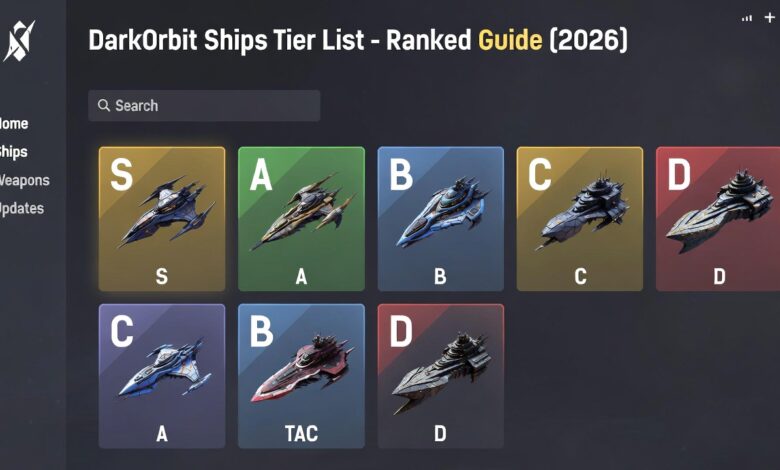Viewport: 780px width, 470px height.
Task: Go to the Updates section
Action: (22, 209)
